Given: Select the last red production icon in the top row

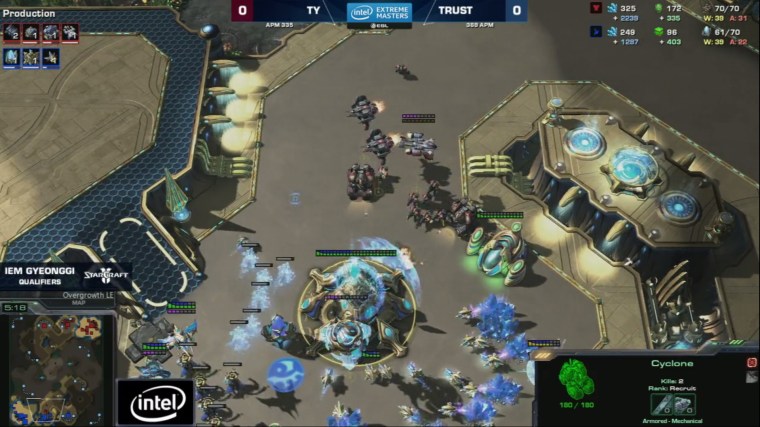Looking at the screenshot, I should click(x=70, y=33).
